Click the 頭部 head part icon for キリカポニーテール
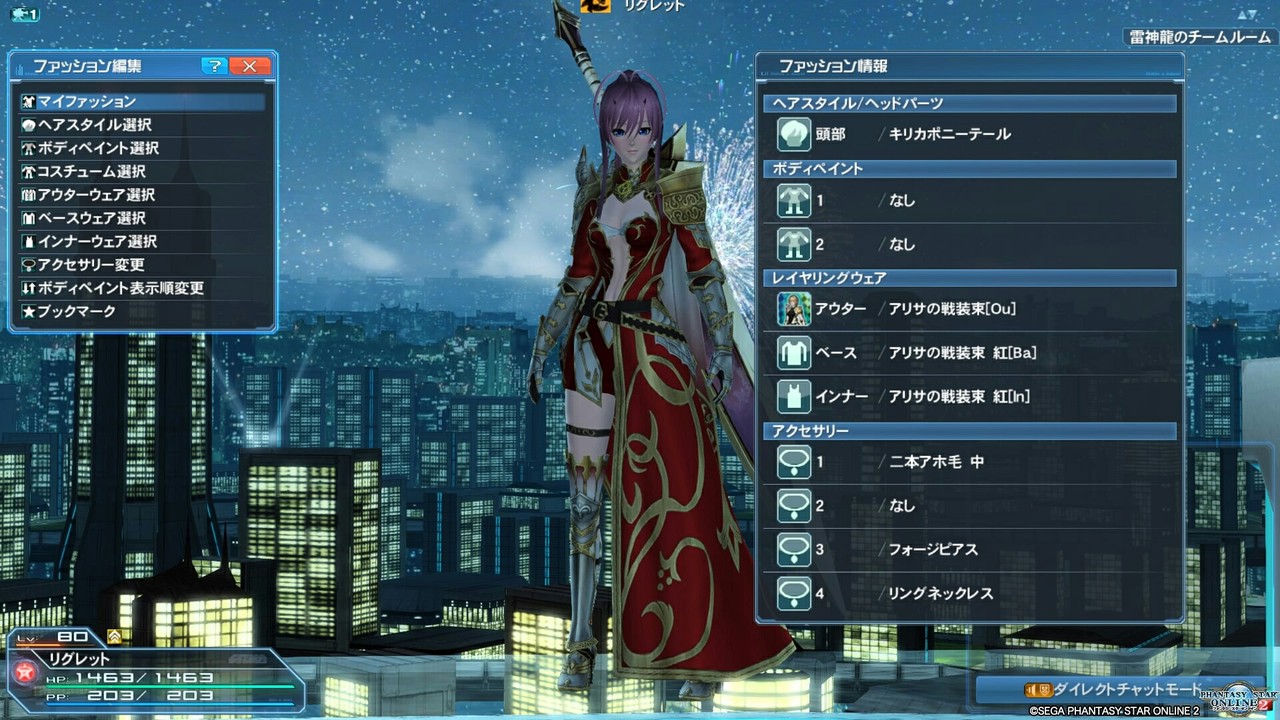Image resolution: width=1280 pixels, height=720 pixels. click(794, 133)
